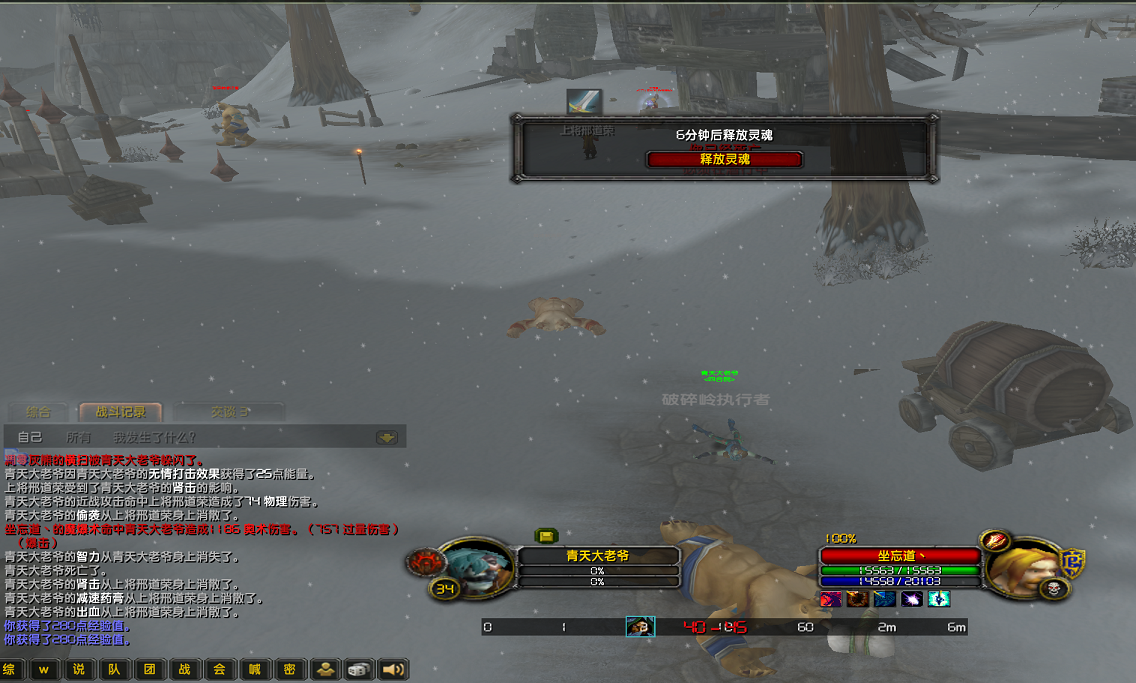
Task: Activate the 会 guild channel button
Action: [219, 669]
